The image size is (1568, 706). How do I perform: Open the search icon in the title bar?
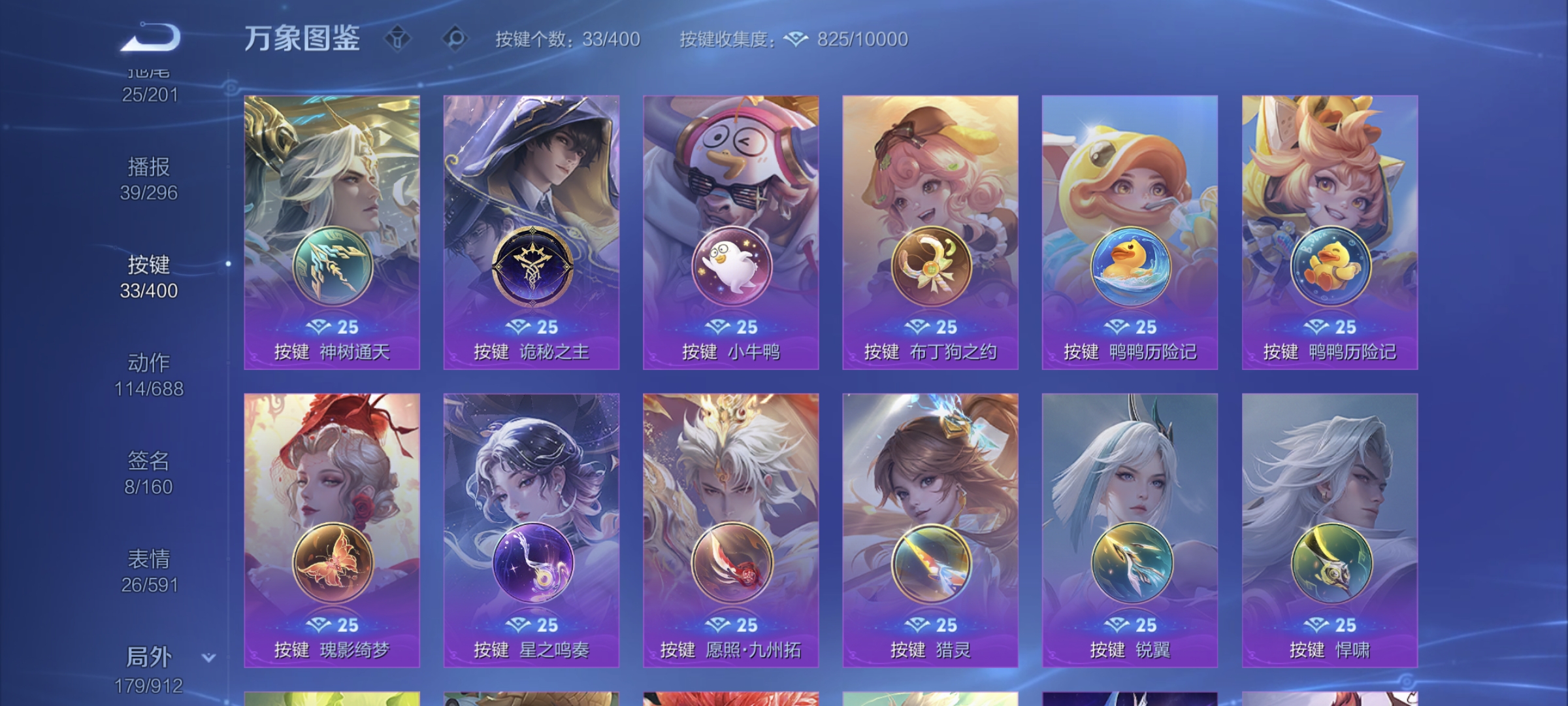[x=452, y=39]
